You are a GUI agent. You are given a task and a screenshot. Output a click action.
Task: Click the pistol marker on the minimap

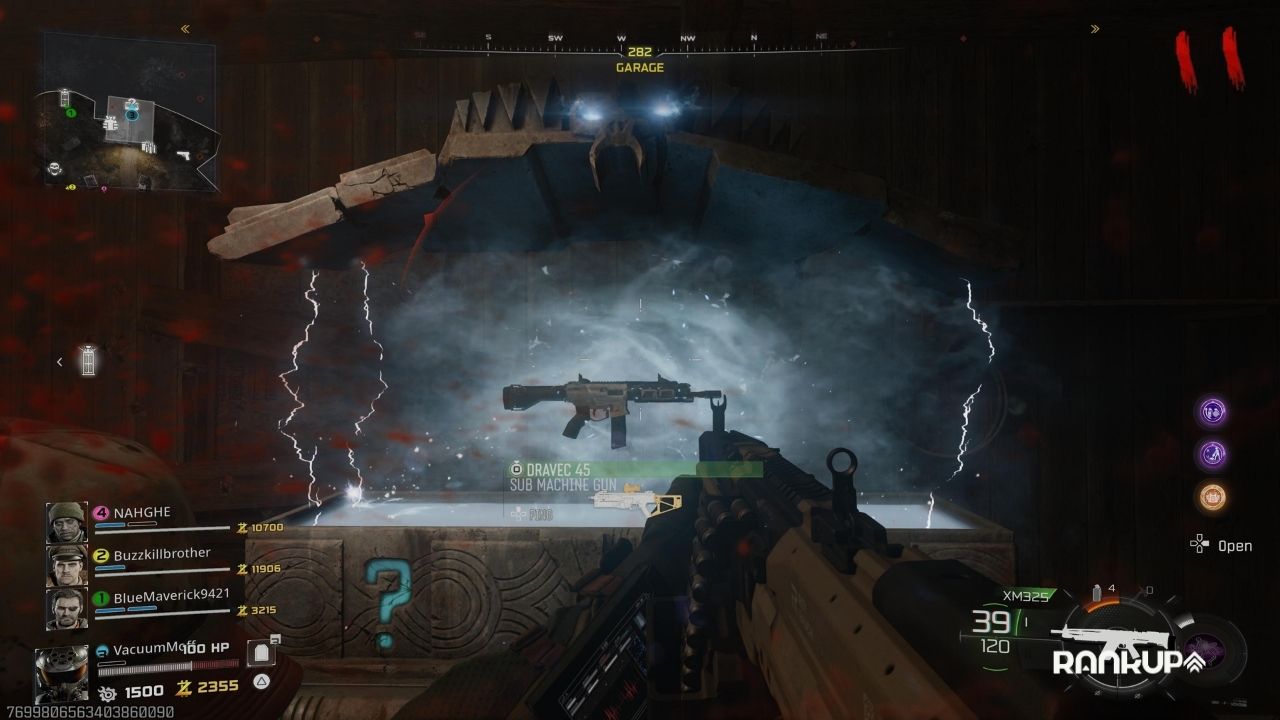pos(183,156)
